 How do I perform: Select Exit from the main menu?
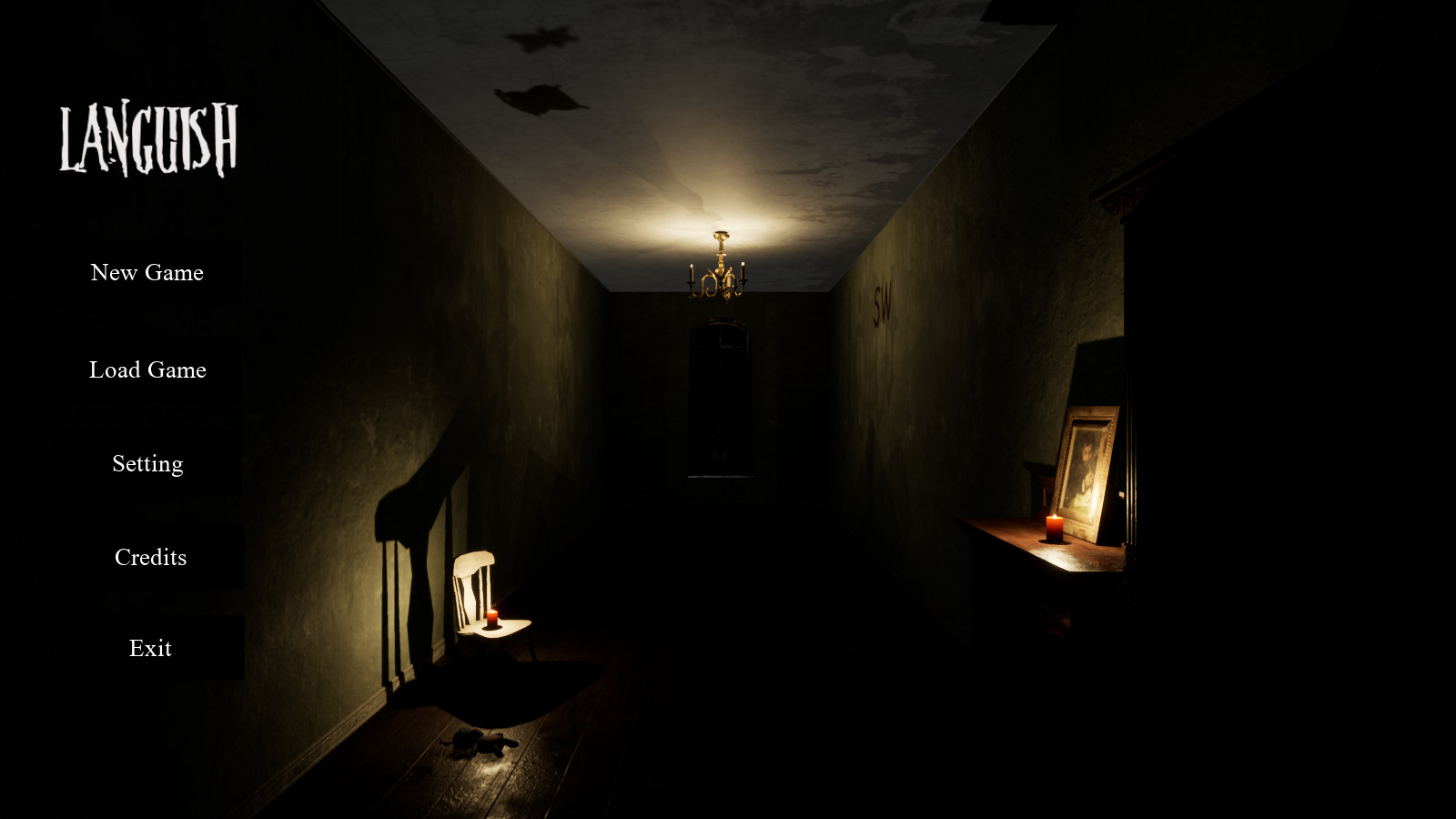(x=150, y=648)
